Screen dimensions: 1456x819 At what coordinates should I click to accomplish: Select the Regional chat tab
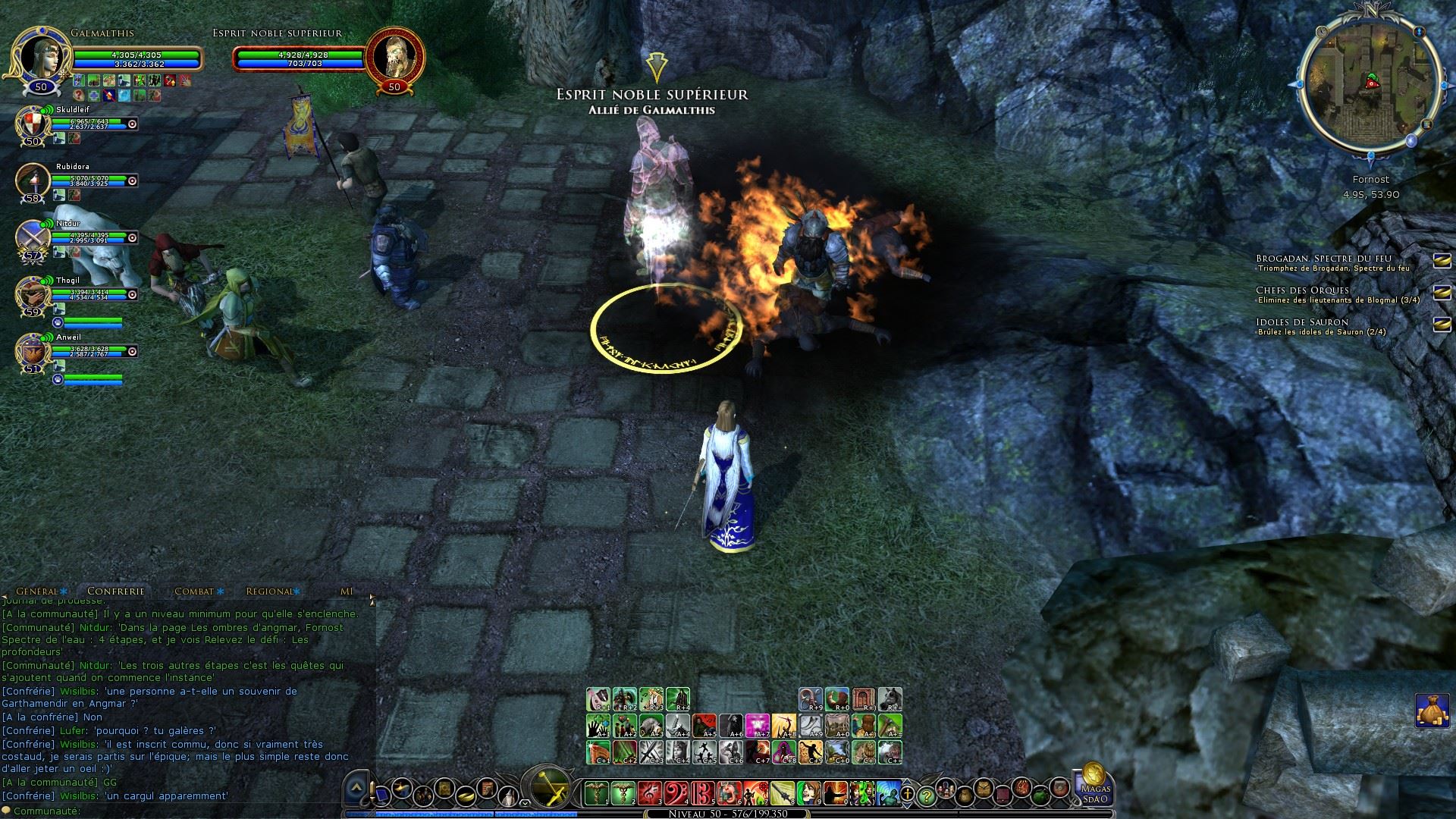(269, 591)
